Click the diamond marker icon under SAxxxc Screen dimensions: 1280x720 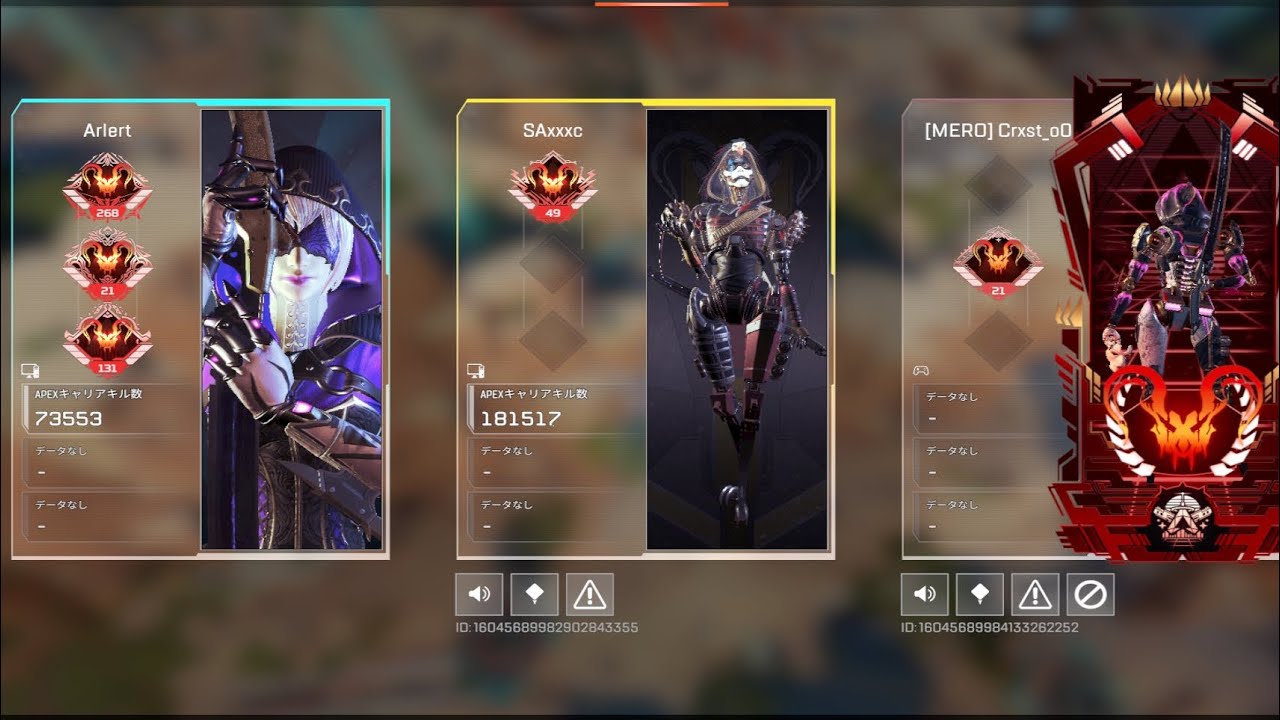pyautogui.click(x=535, y=594)
